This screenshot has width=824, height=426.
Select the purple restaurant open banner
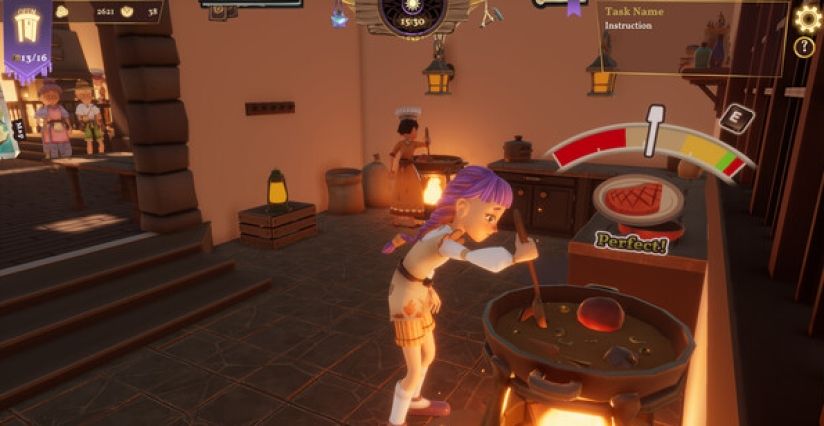tap(27, 37)
